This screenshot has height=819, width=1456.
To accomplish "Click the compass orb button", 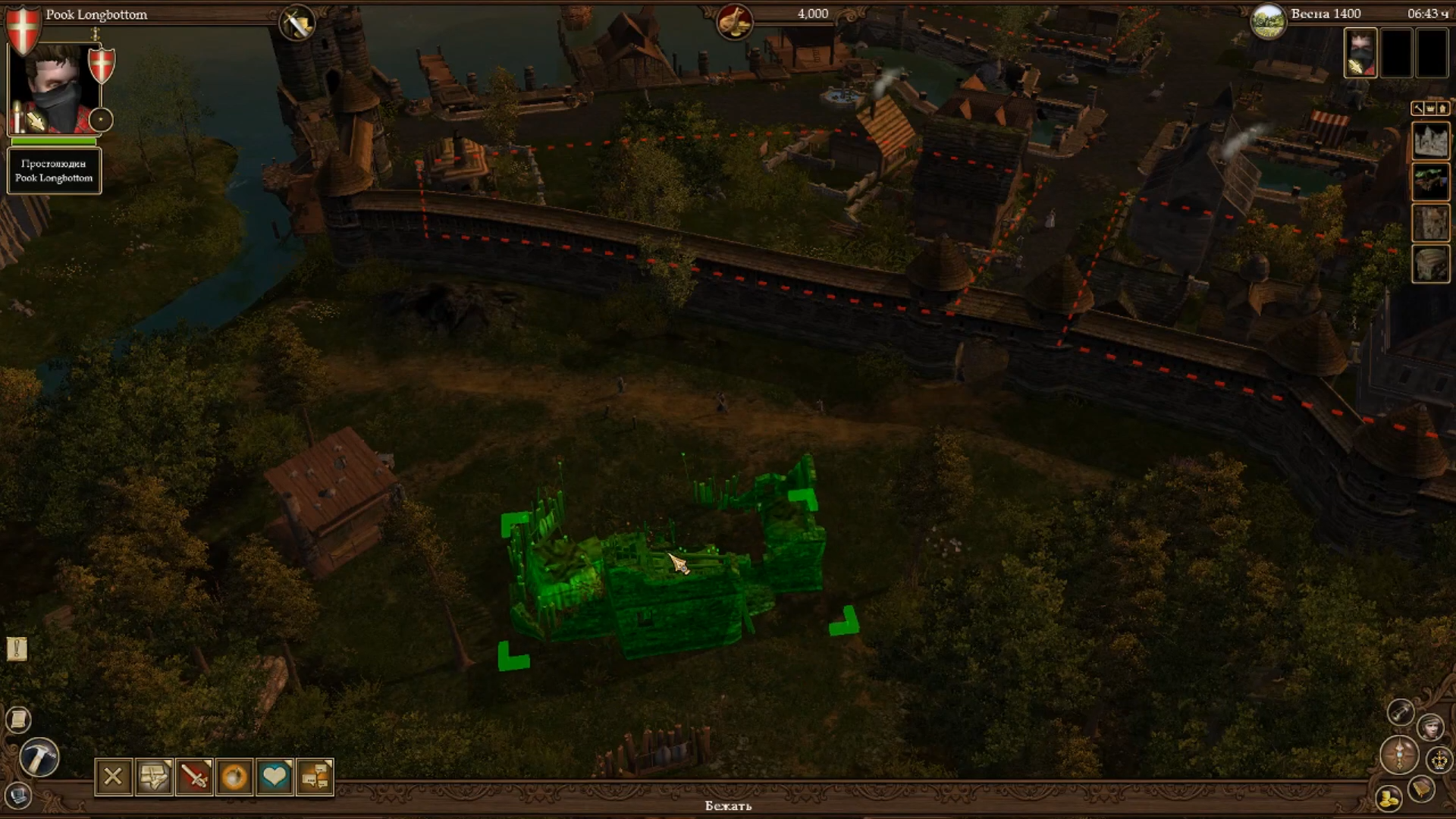I will pos(1398,755).
